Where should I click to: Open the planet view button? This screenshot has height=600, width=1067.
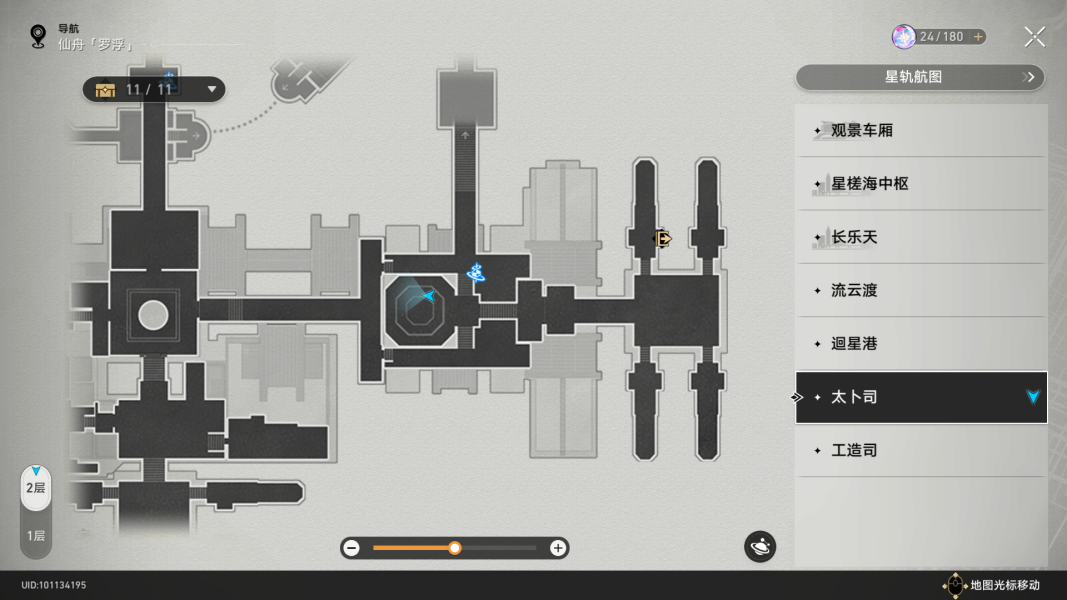coord(759,547)
